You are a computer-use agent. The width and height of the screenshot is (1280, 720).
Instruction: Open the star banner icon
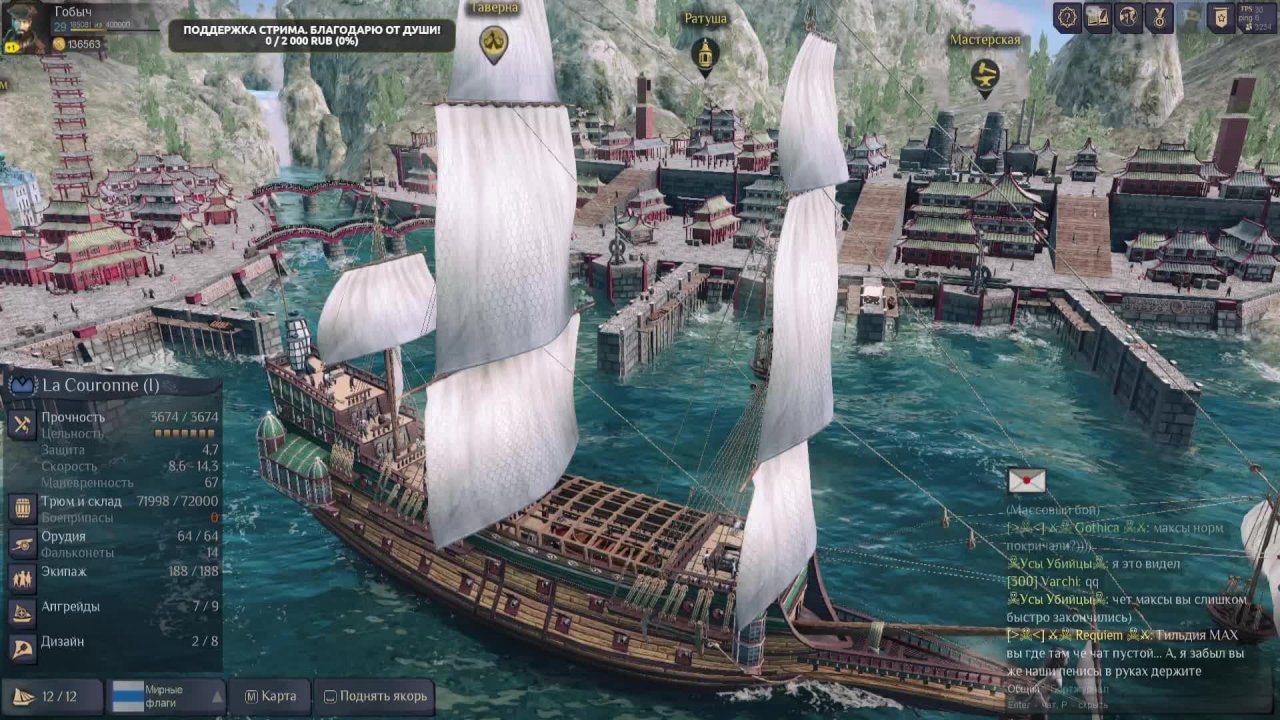tap(1220, 18)
